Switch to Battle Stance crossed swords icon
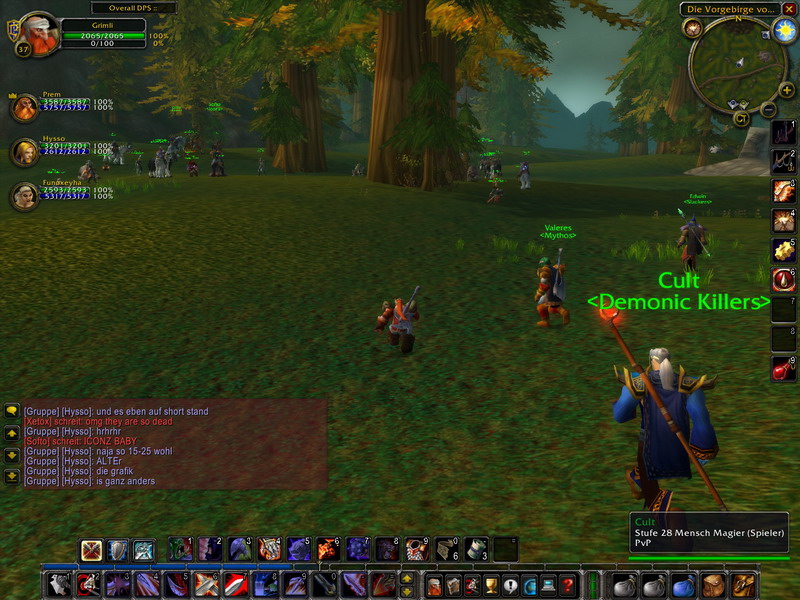The image size is (800, 600). point(92,550)
